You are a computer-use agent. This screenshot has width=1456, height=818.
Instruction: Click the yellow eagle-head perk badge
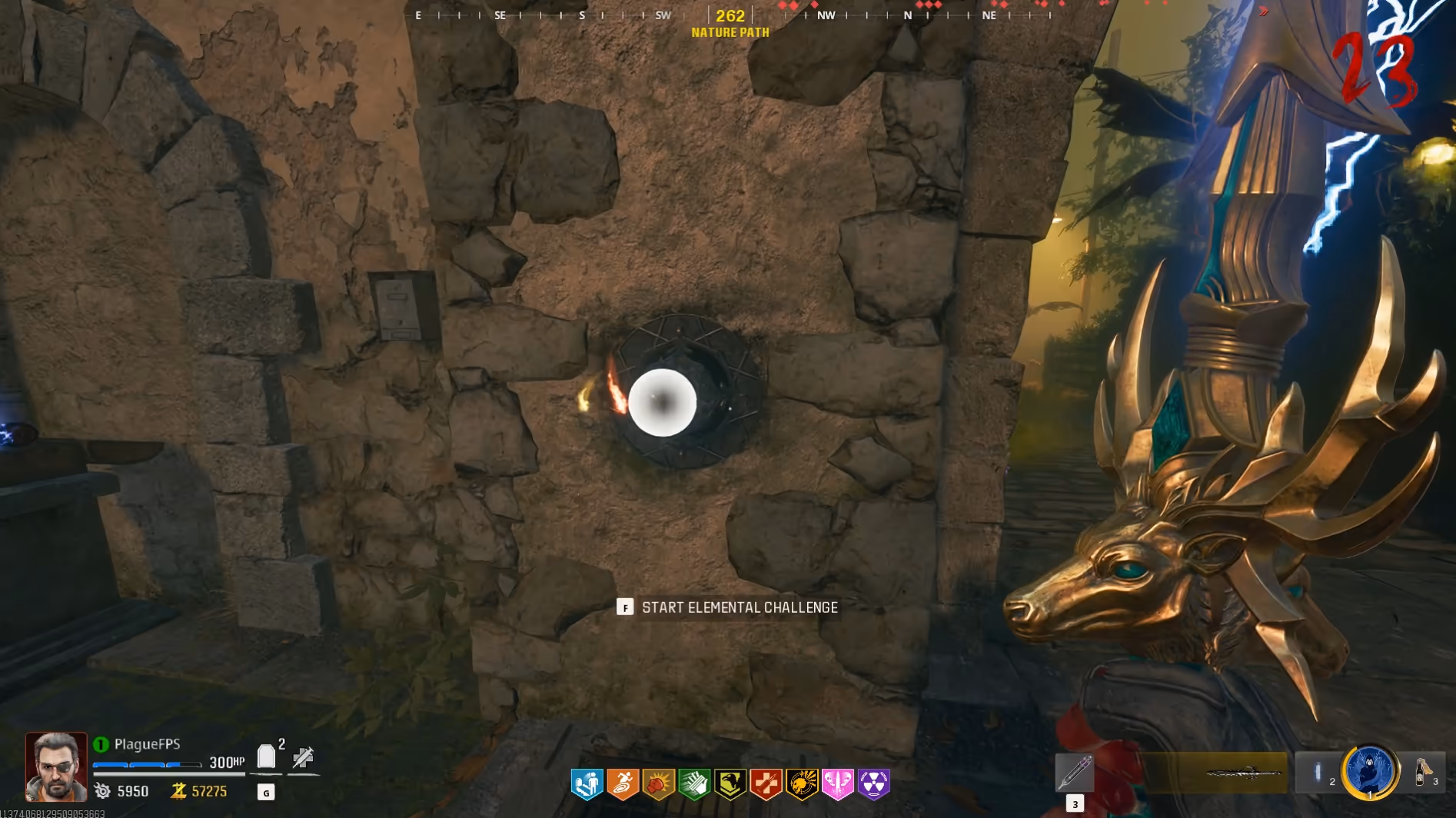[730, 784]
